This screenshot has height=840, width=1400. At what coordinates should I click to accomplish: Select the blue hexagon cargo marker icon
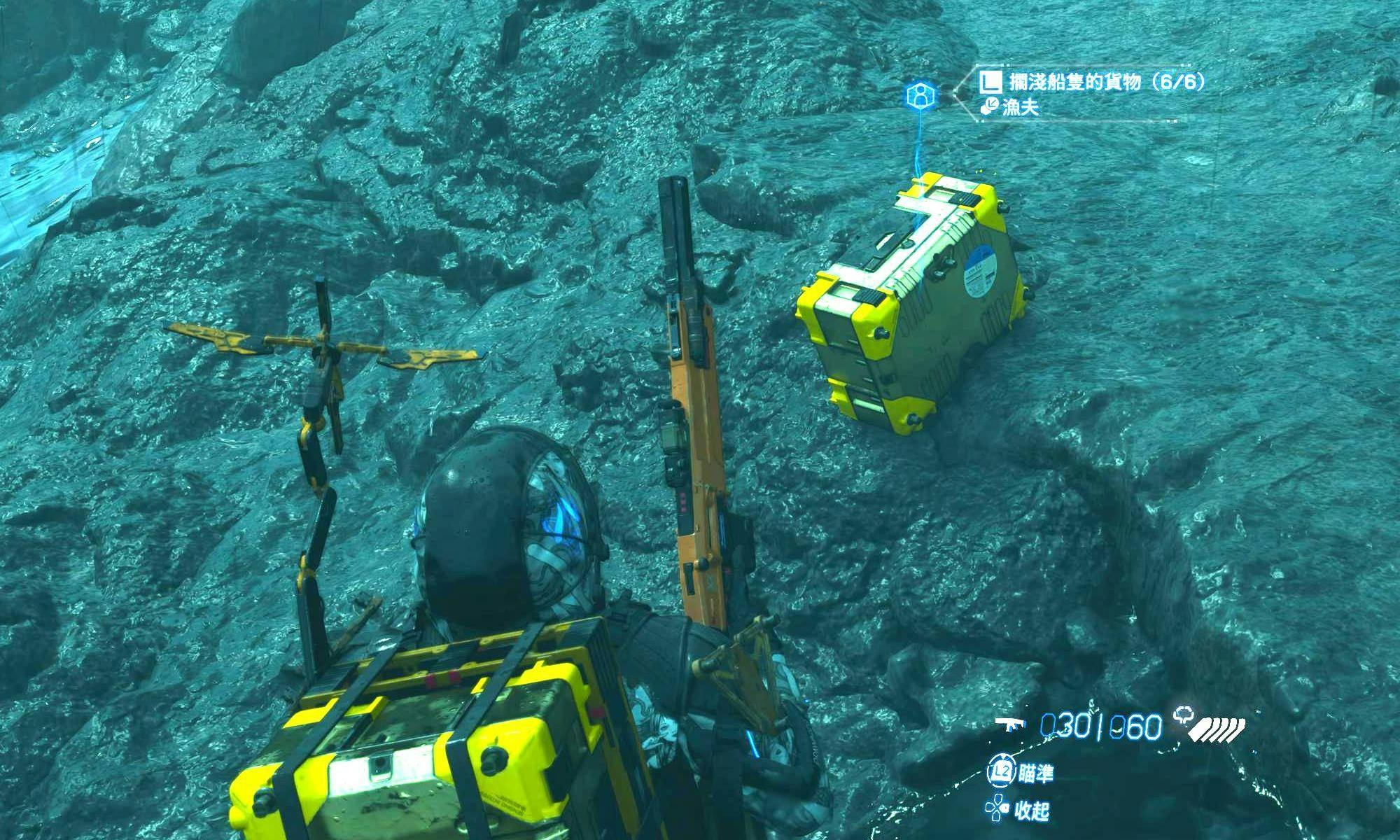(x=919, y=96)
